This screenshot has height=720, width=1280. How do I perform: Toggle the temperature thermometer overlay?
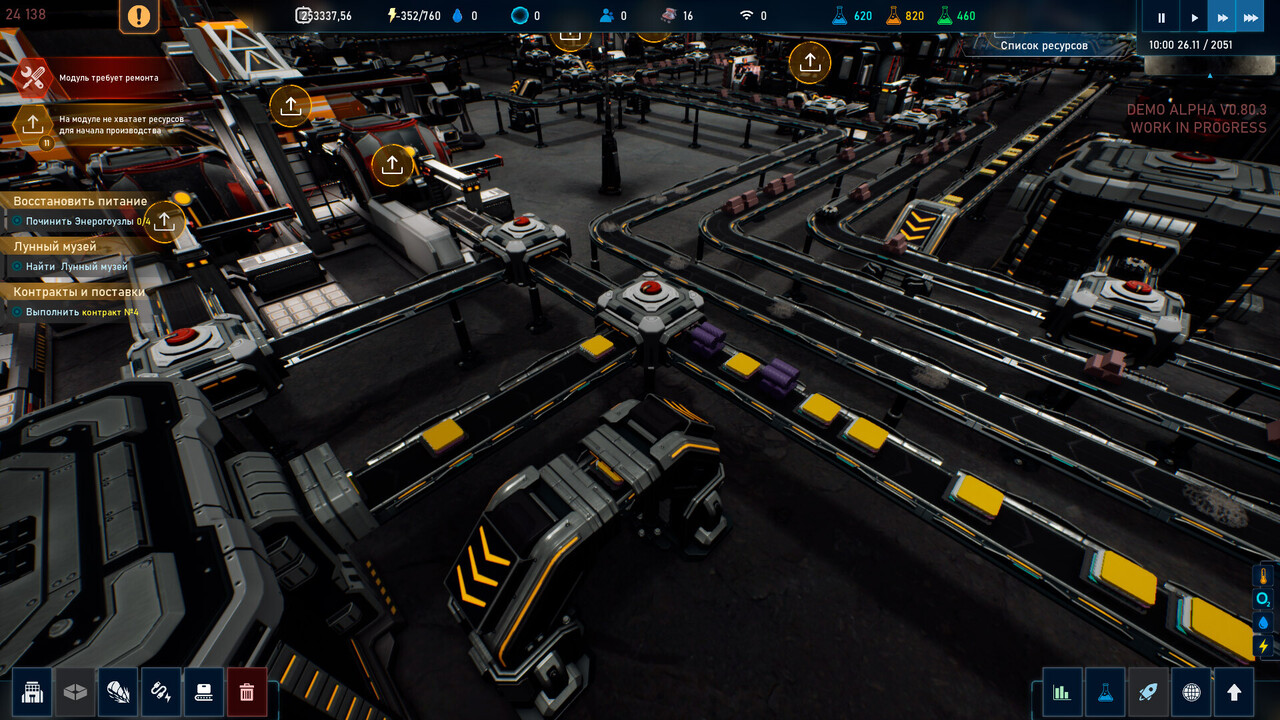1264,576
